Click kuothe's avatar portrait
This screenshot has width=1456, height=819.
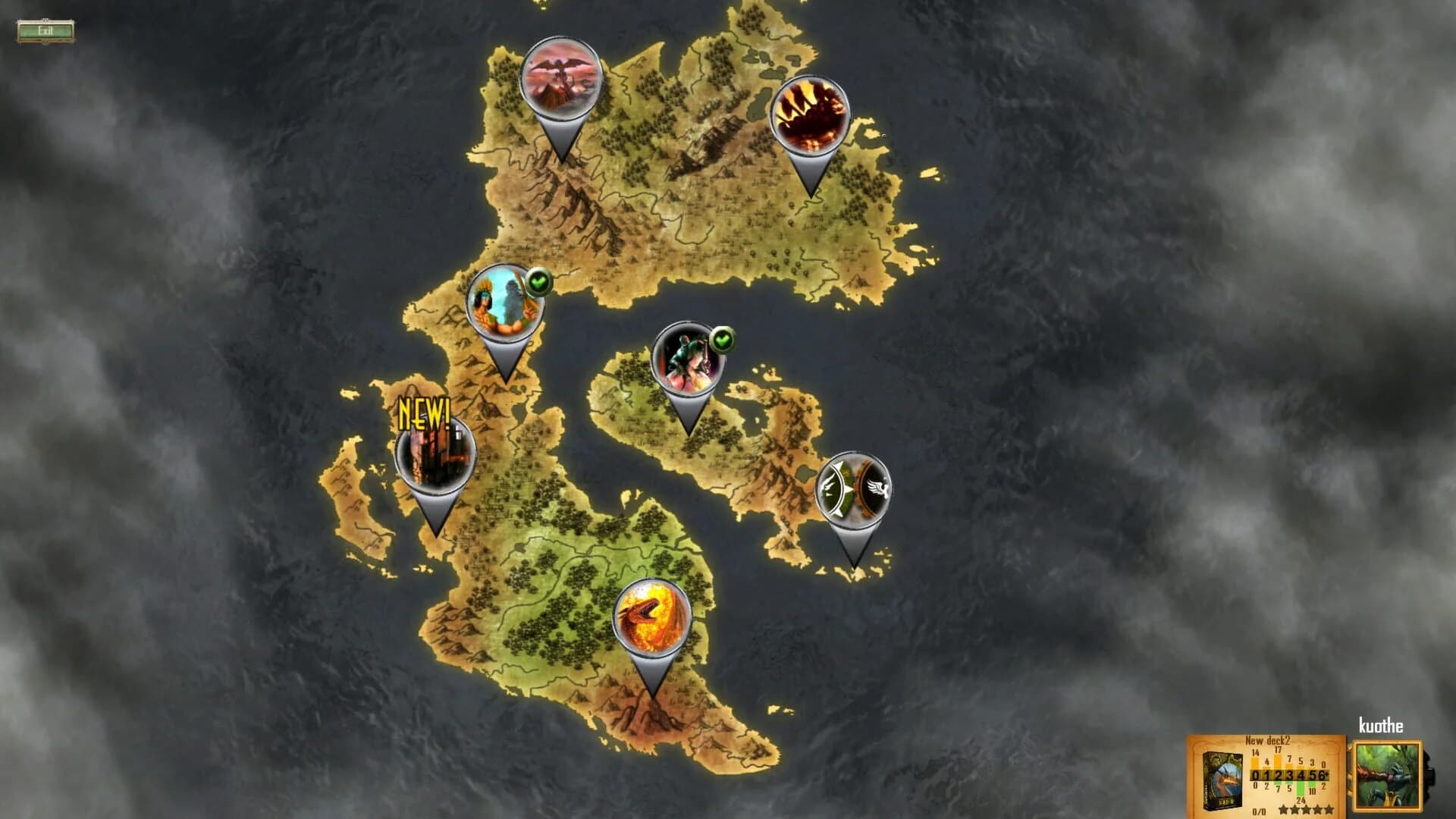pyautogui.click(x=1388, y=775)
